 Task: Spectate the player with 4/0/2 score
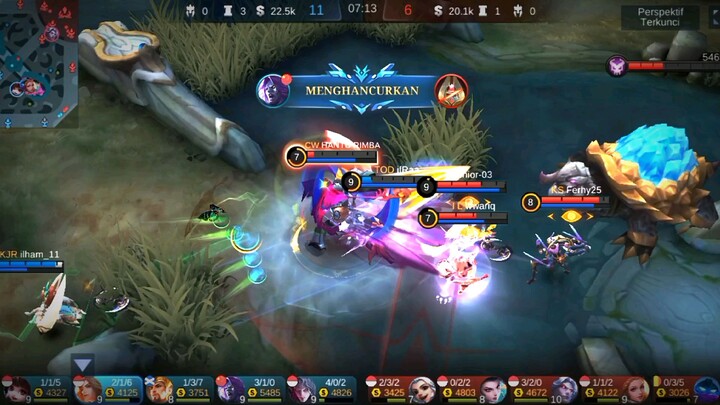click(x=322, y=389)
